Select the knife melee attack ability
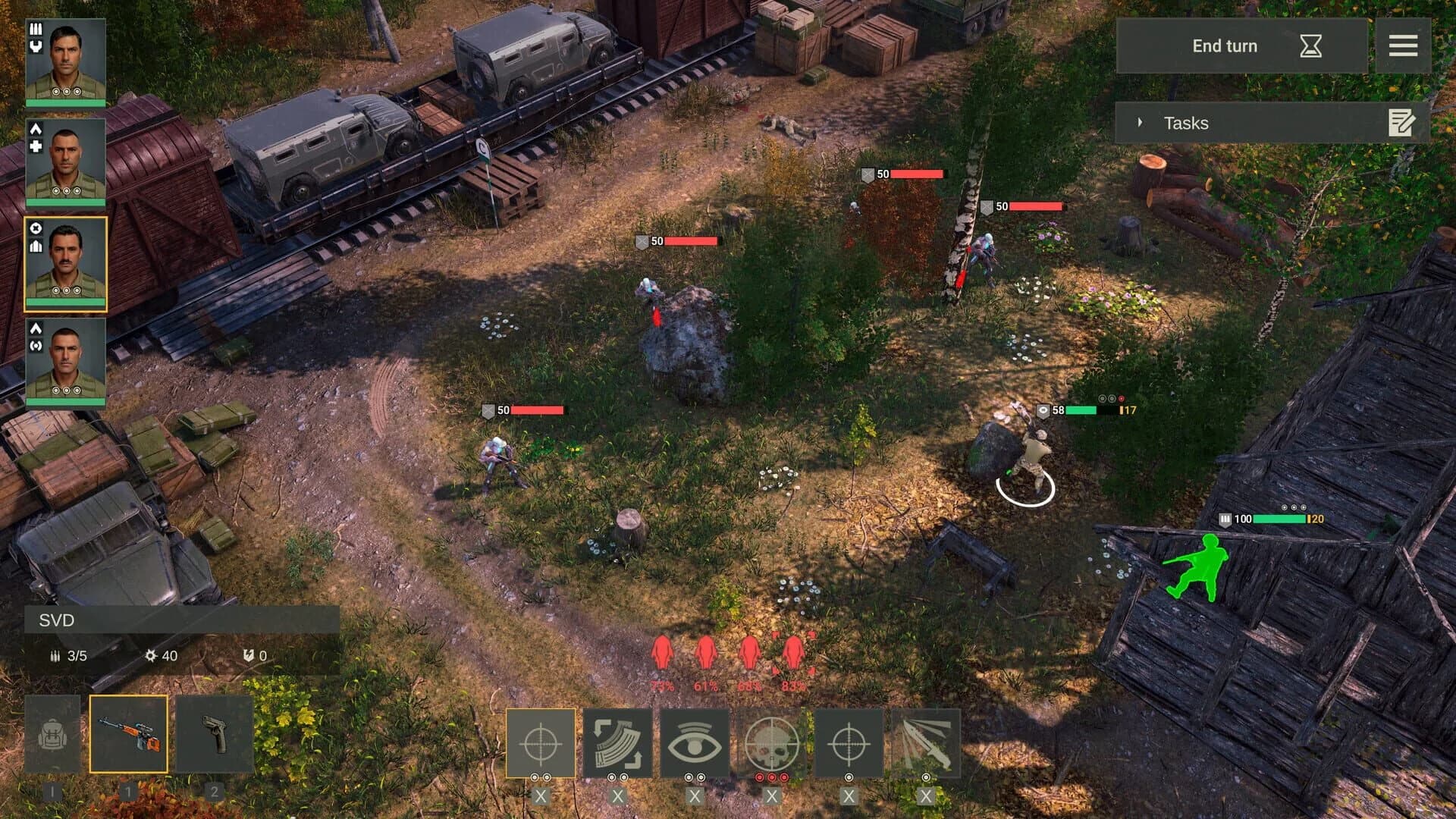 coord(927,744)
